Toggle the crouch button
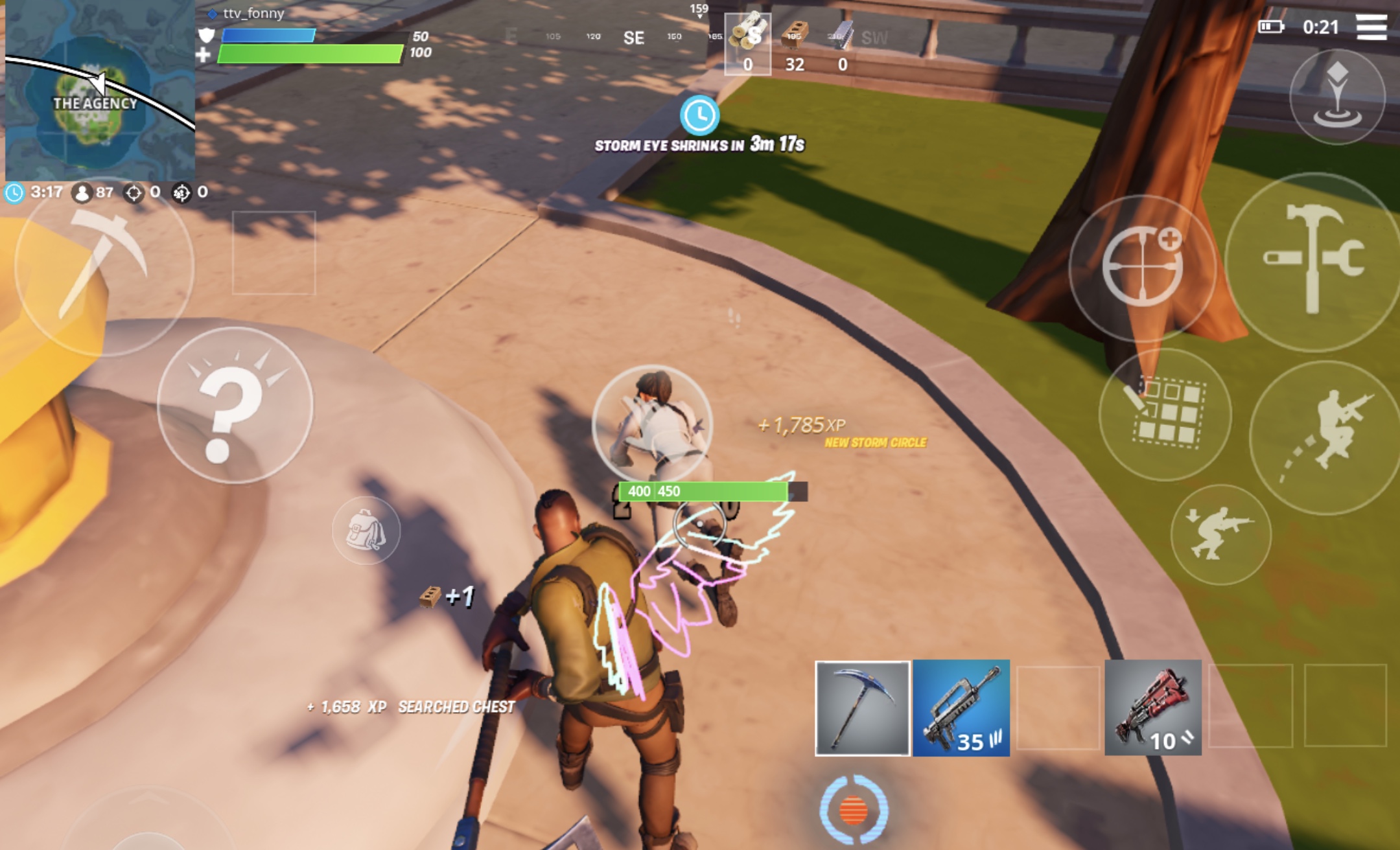This screenshot has width=1400, height=850. pyautogui.click(x=1220, y=534)
